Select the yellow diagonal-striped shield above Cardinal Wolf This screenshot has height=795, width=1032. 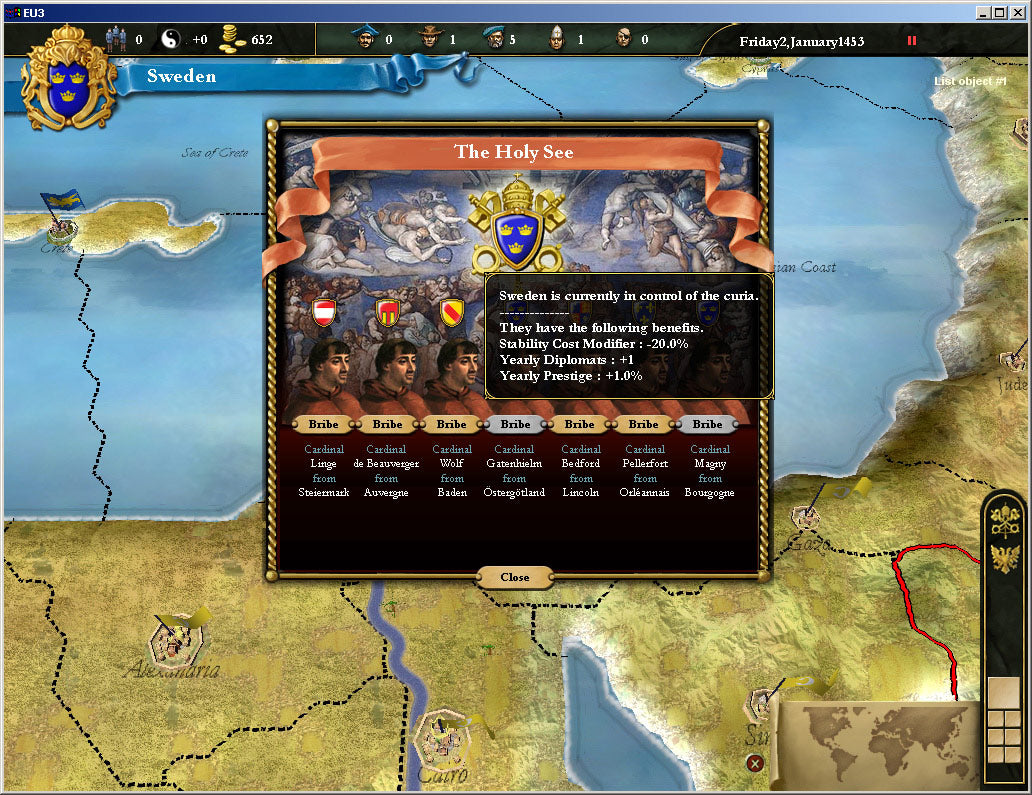point(451,312)
